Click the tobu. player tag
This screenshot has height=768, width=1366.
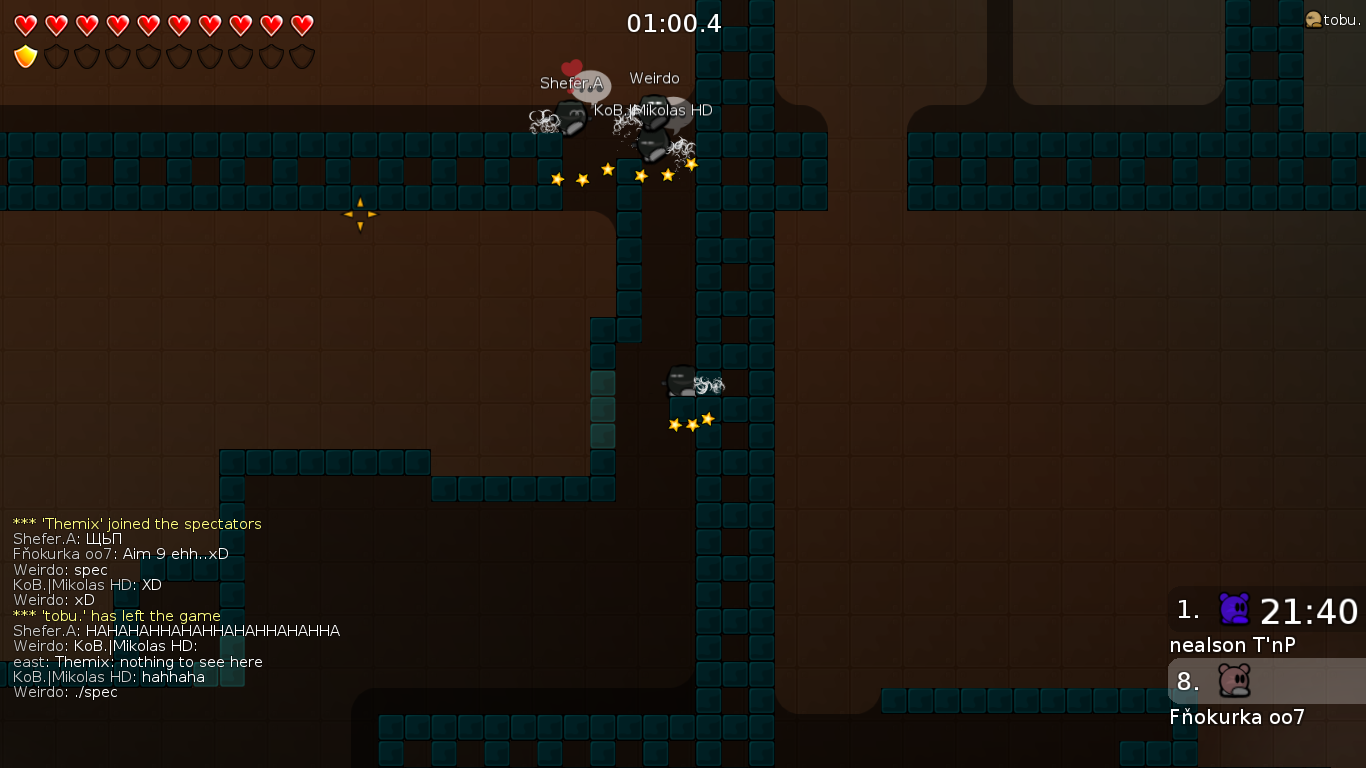click(1333, 20)
